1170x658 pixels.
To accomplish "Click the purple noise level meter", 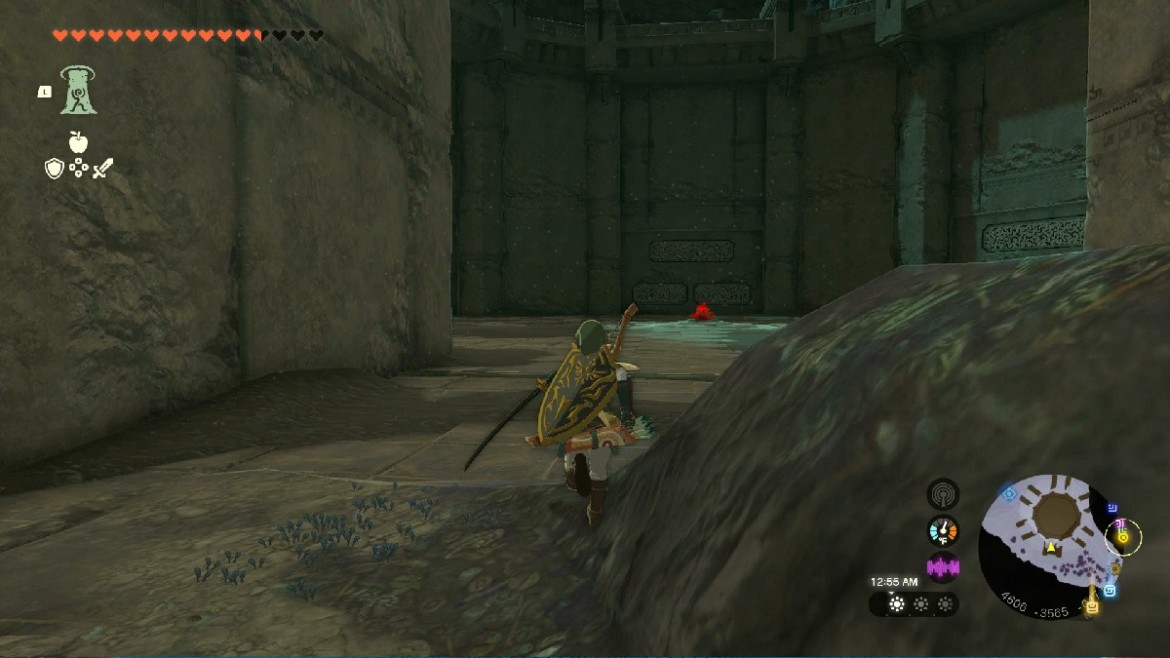I will [x=942, y=567].
